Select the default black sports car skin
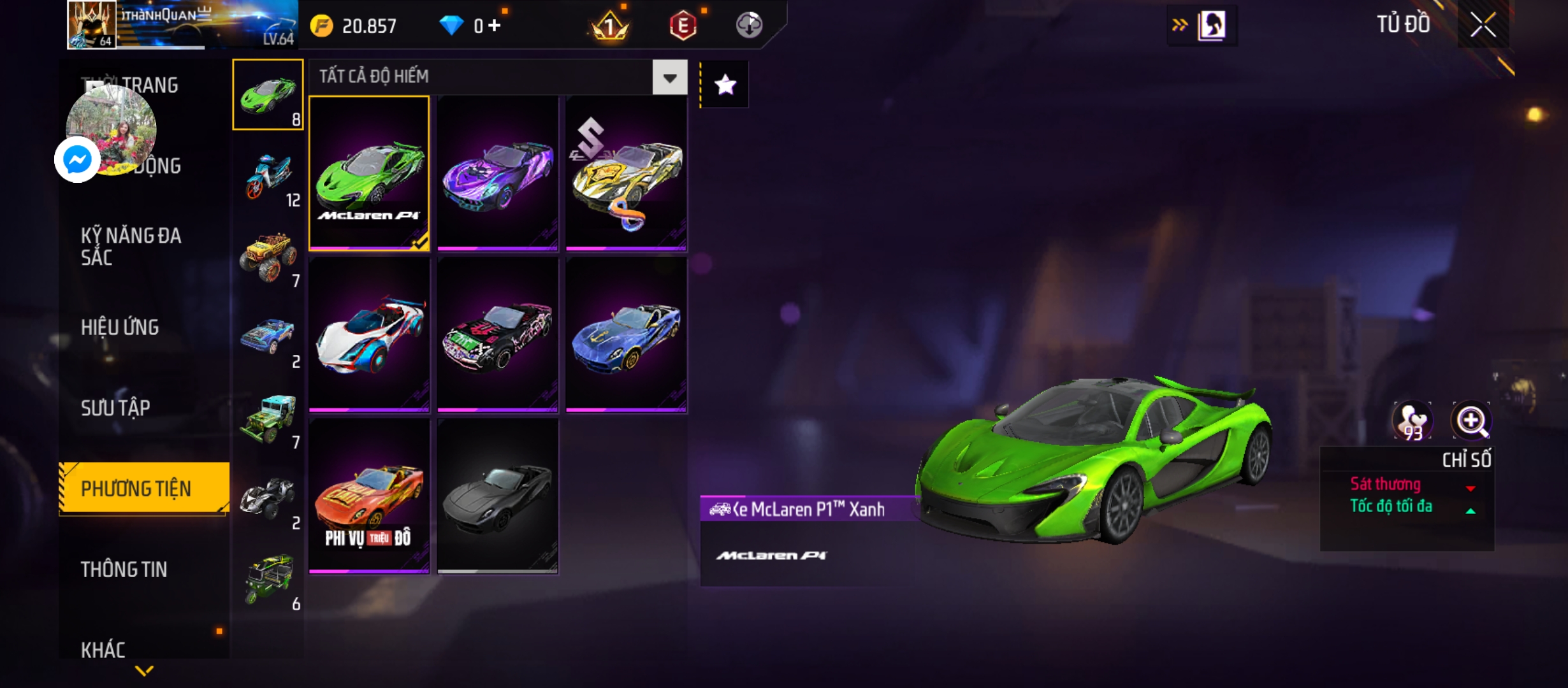Viewport: 1568px width, 688px height. (x=498, y=496)
